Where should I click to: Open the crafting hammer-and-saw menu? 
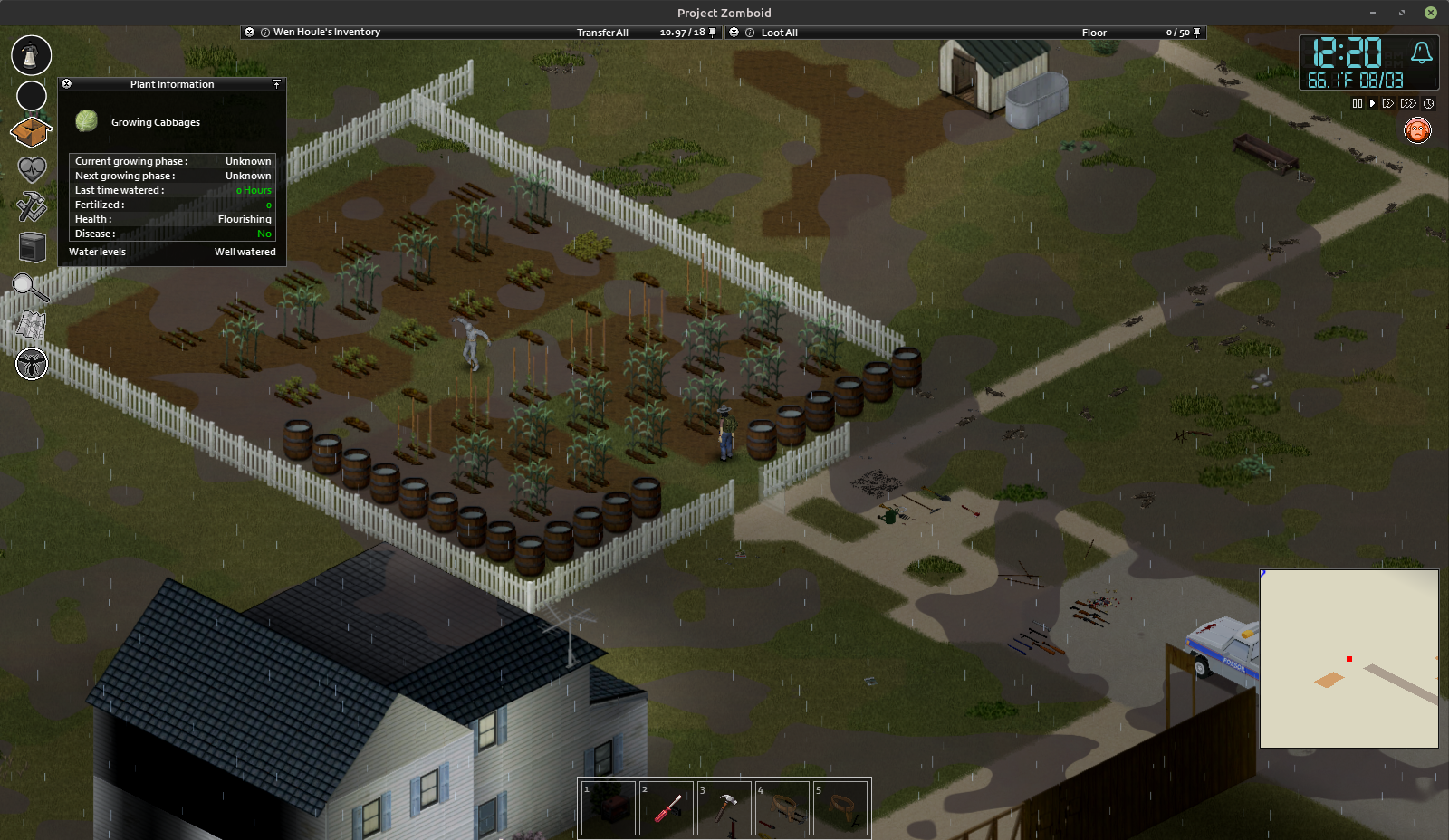pos(32,207)
